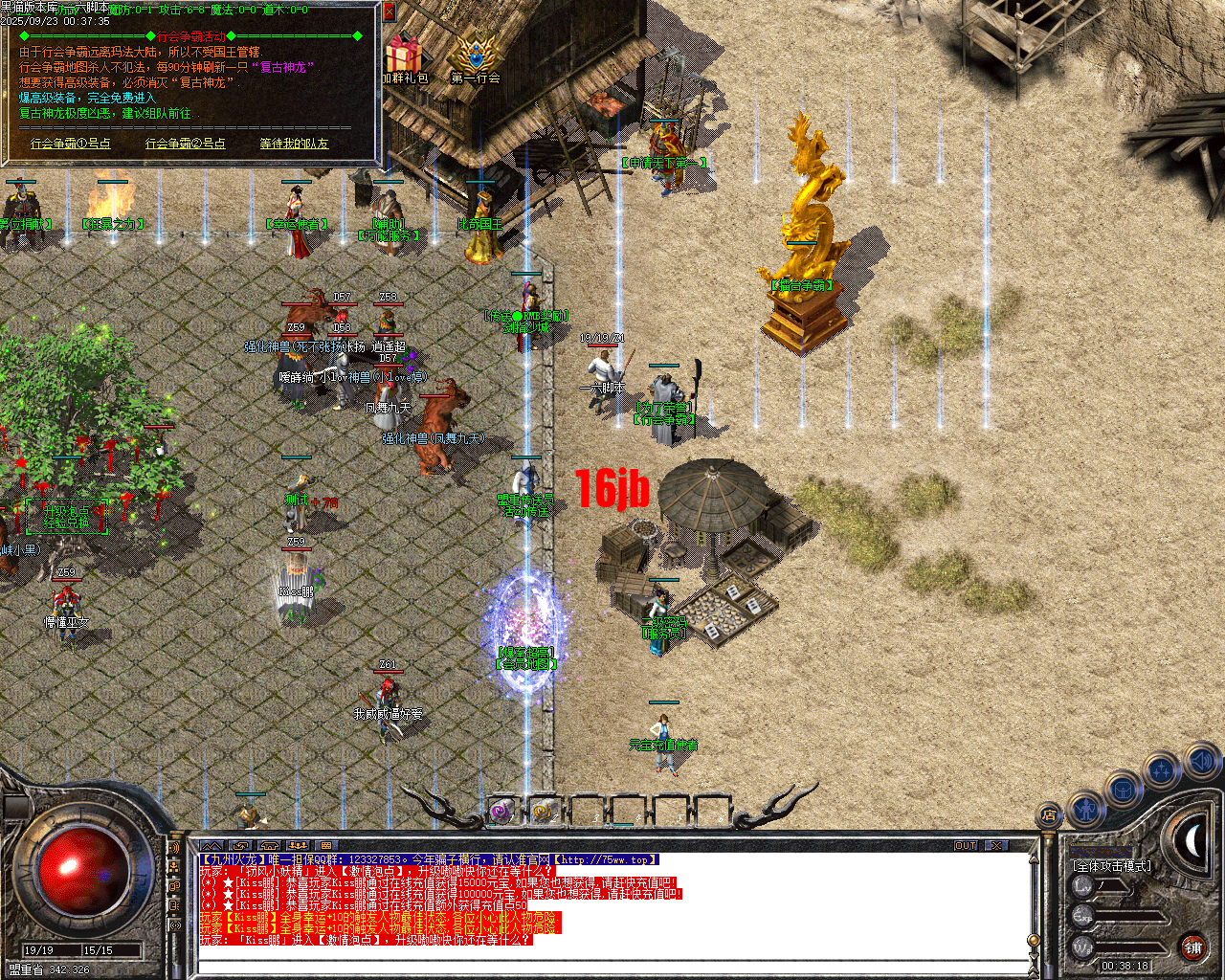Open the inventory bag icon

(x=1122, y=791)
